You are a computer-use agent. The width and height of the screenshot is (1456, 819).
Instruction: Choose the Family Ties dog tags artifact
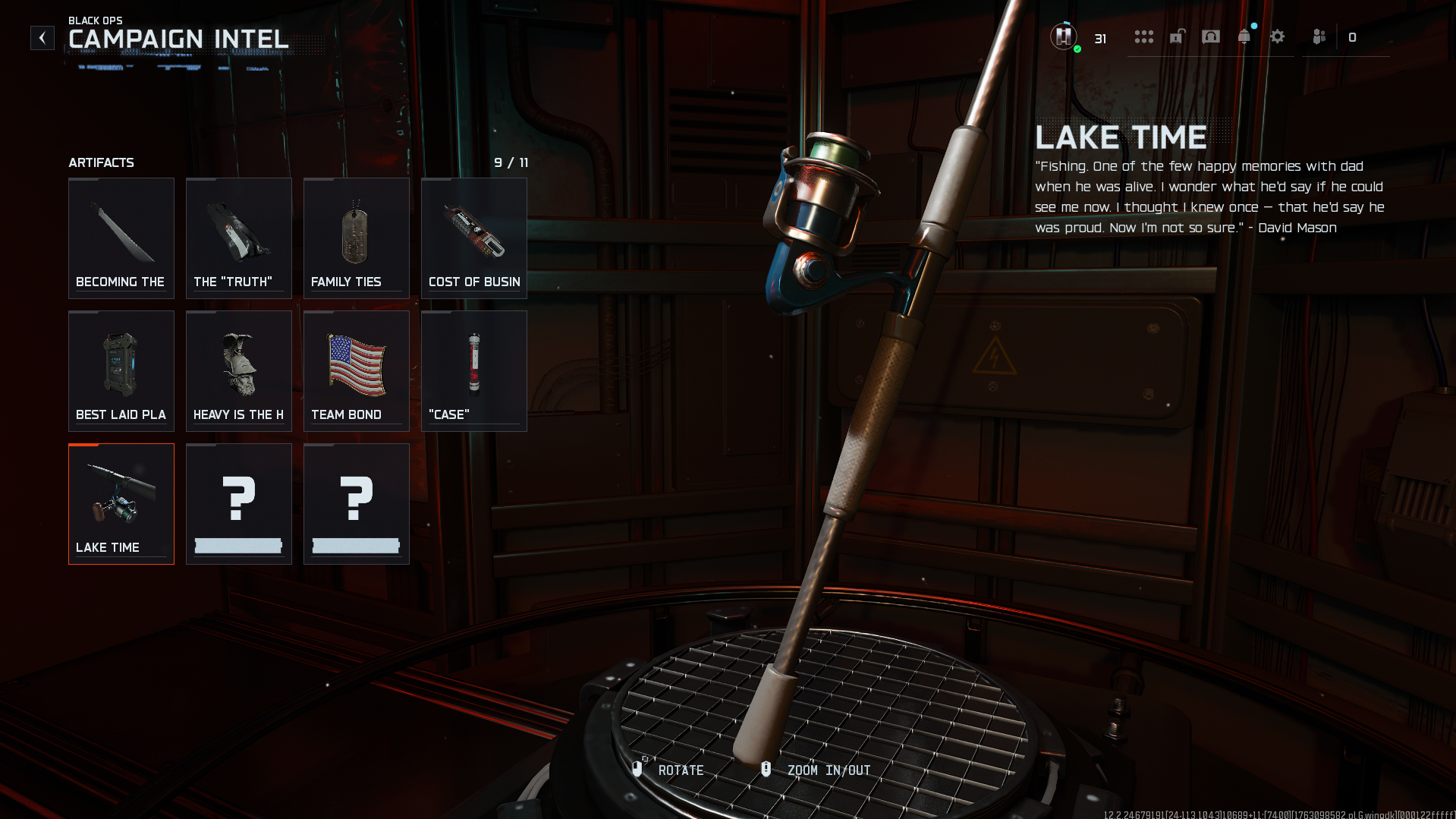click(357, 238)
